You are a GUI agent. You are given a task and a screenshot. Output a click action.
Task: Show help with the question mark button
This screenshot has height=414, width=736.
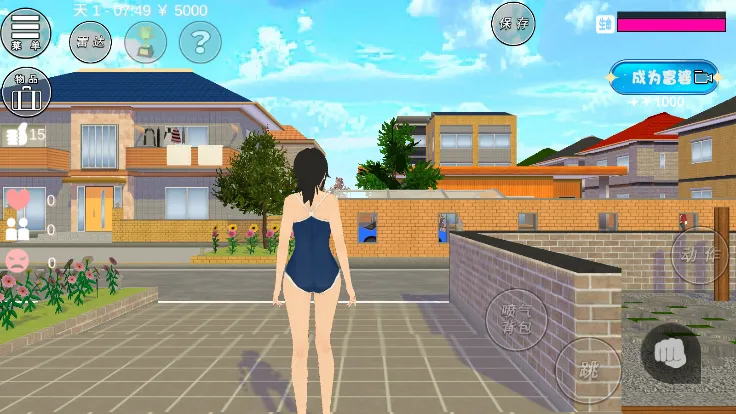point(200,41)
